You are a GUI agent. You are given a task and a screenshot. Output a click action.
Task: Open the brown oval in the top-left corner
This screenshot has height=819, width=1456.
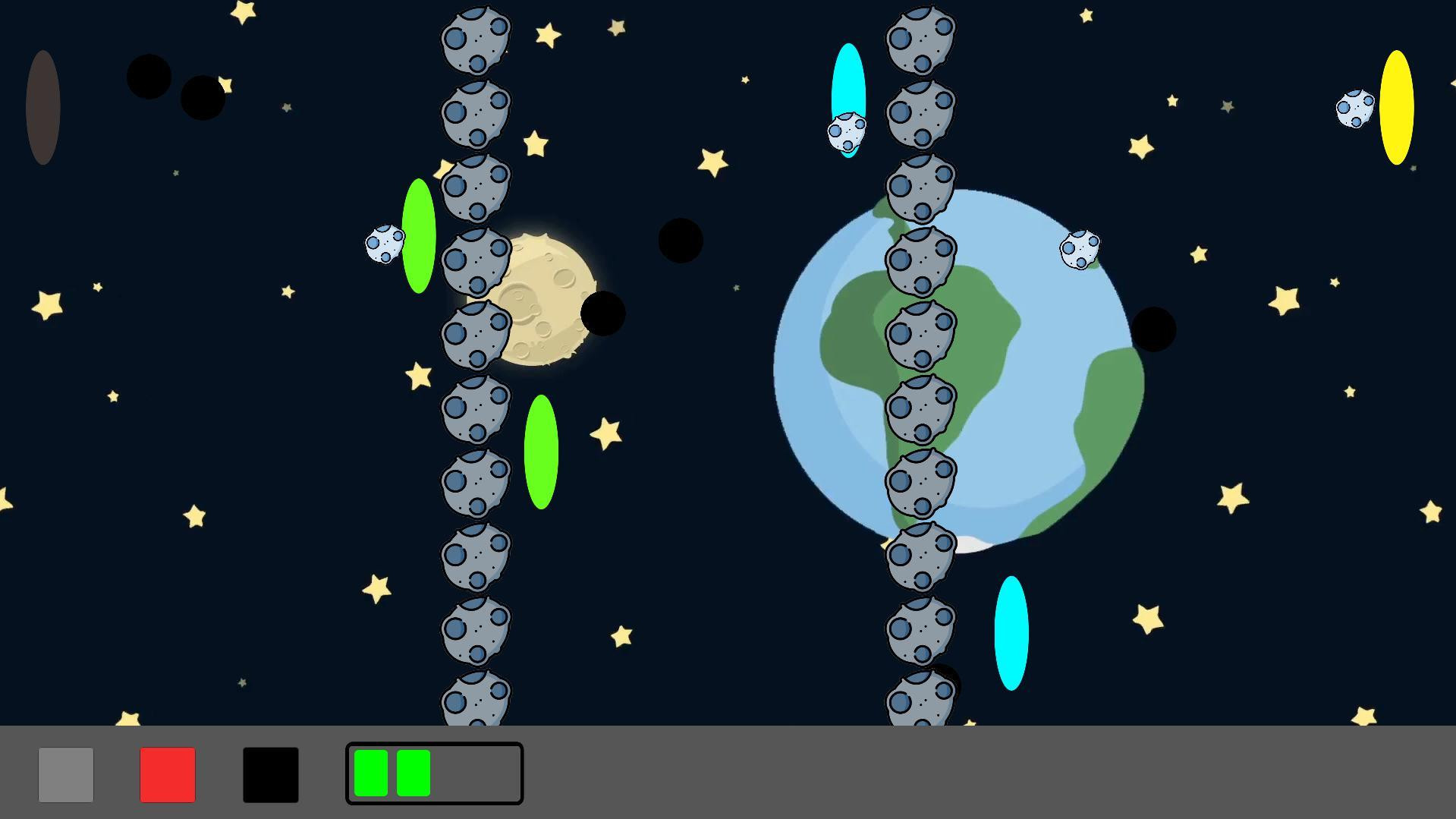42,106
